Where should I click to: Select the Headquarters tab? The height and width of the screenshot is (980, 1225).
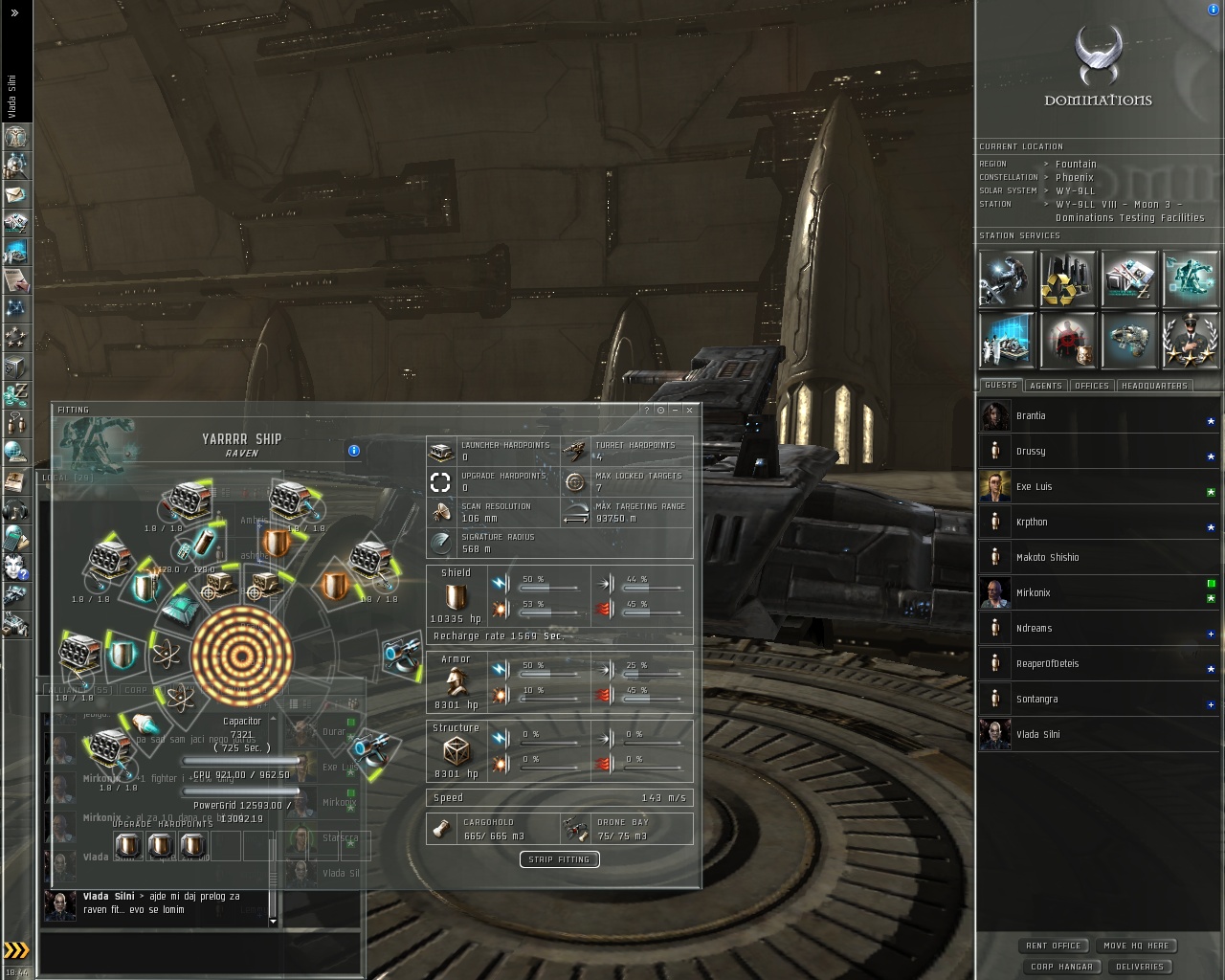point(1153,386)
